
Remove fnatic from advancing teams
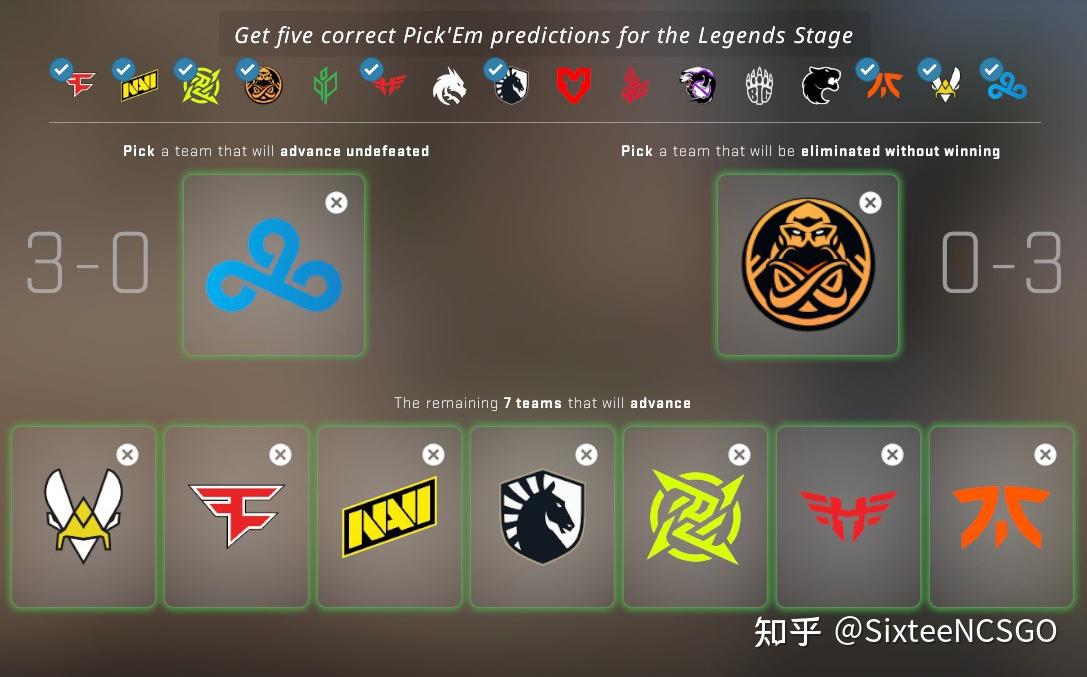[1045, 455]
